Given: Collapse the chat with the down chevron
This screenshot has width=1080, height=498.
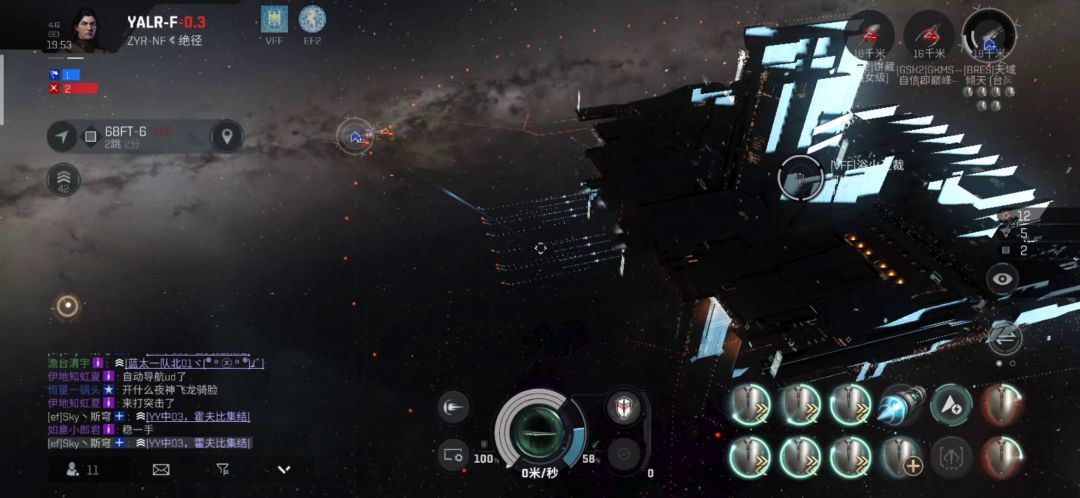Looking at the screenshot, I should [x=284, y=468].
